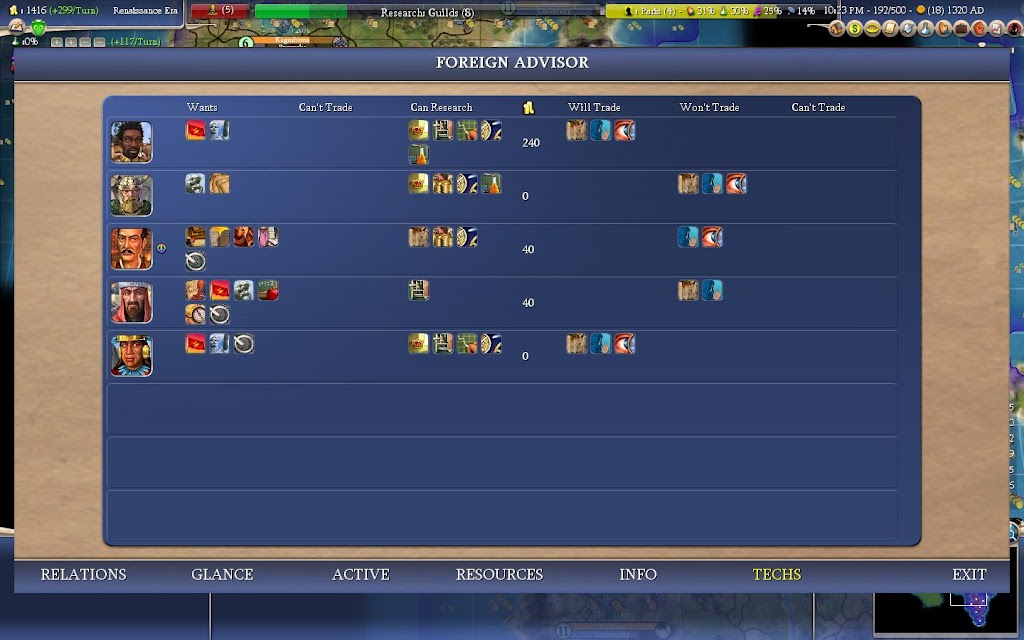Switch to the Resources tab
This screenshot has height=640, width=1024.
click(499, 574)
